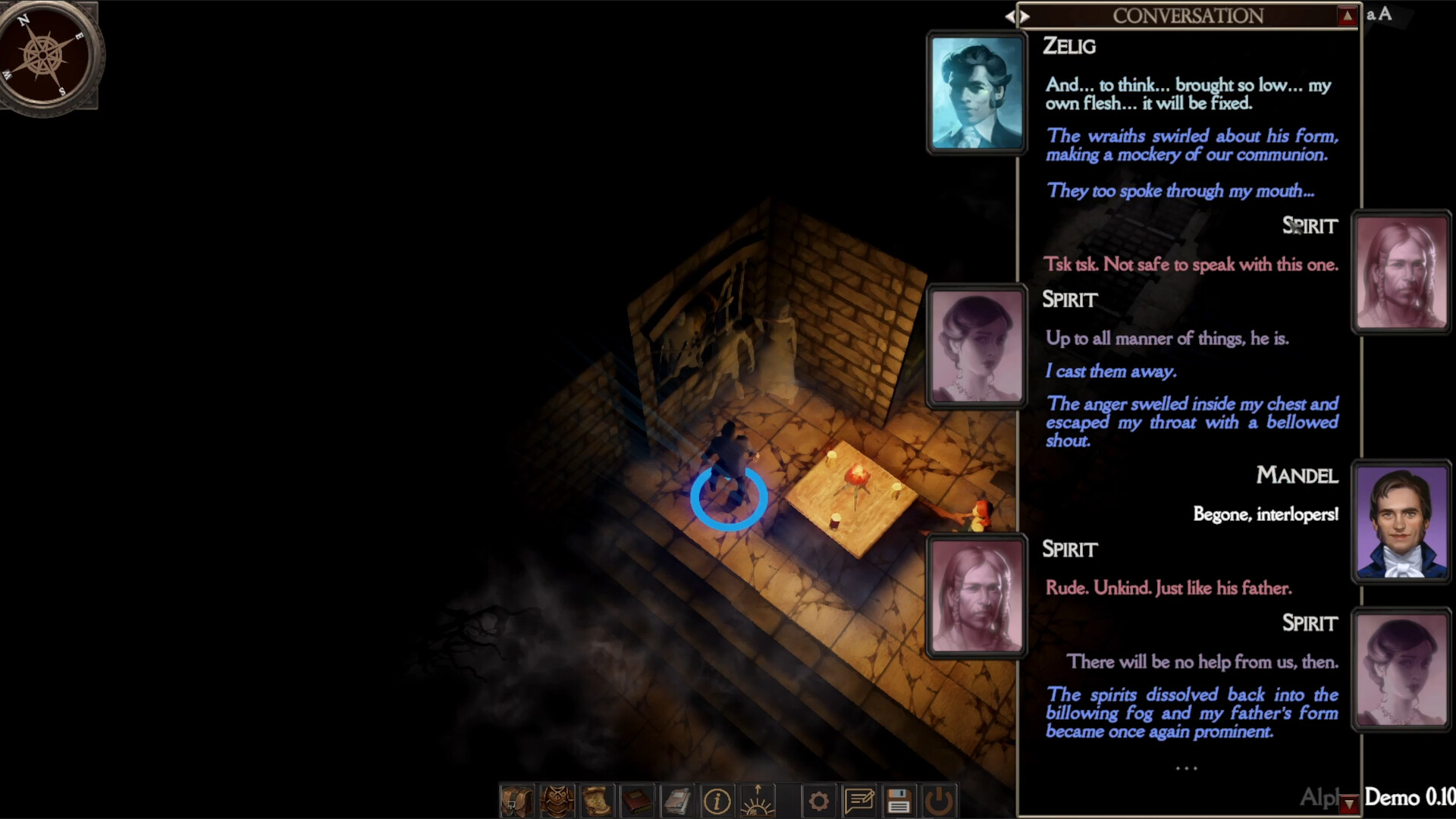Open the world map icon
The width and height of the screenshot is (1456, 819).
tap(598, 800)
